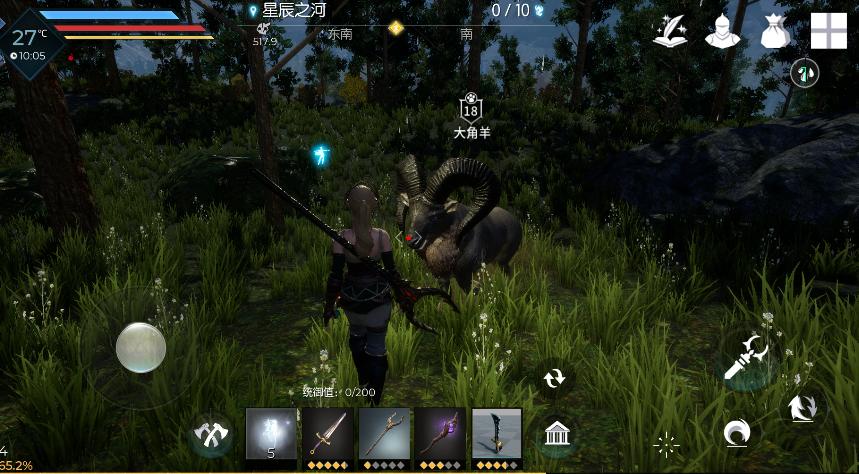Select the sword hotbar slot
Image resolution: width=859 pixels, height=474 pixels.
coord(328,434)
